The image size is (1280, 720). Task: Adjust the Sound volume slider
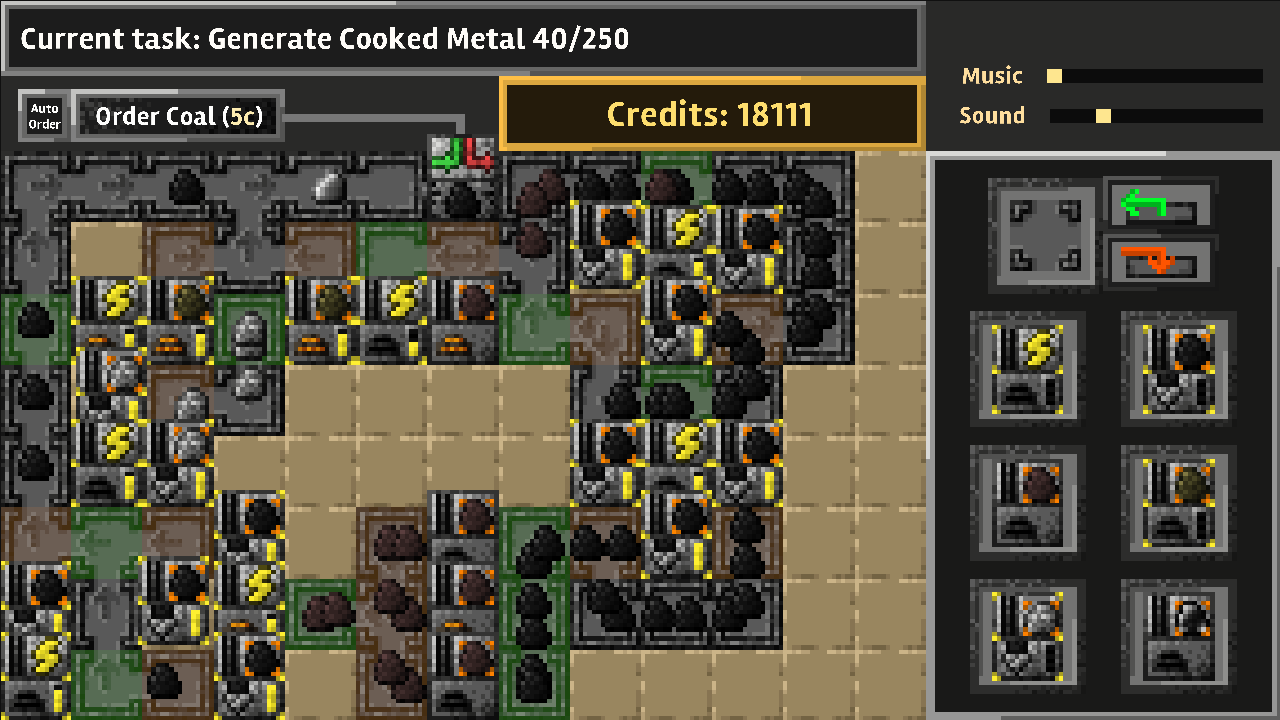1103,116
